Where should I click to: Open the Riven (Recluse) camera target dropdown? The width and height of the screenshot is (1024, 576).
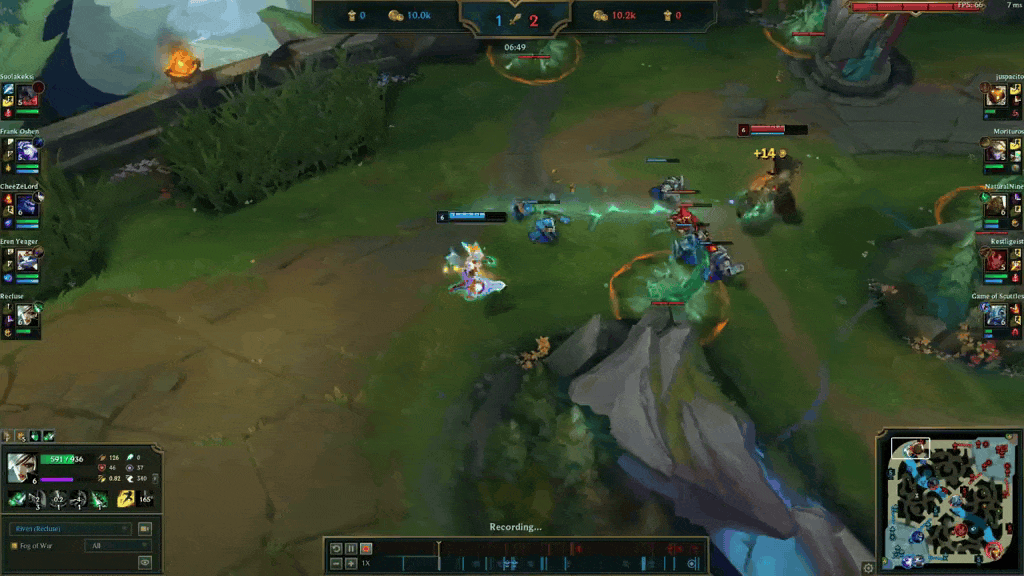[x=69, y=528]
